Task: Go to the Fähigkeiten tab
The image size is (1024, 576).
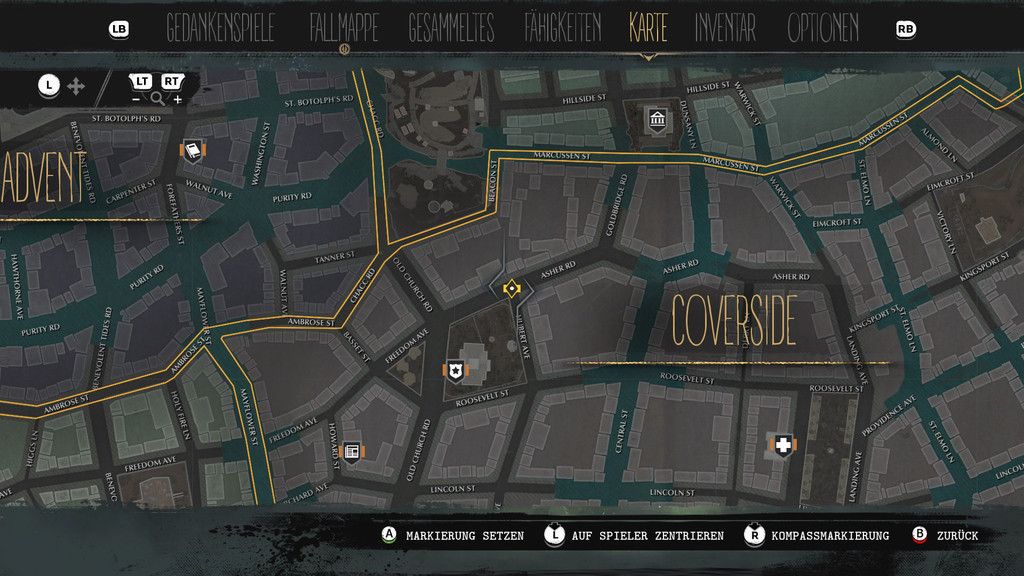Action: (x=562, y=29)
